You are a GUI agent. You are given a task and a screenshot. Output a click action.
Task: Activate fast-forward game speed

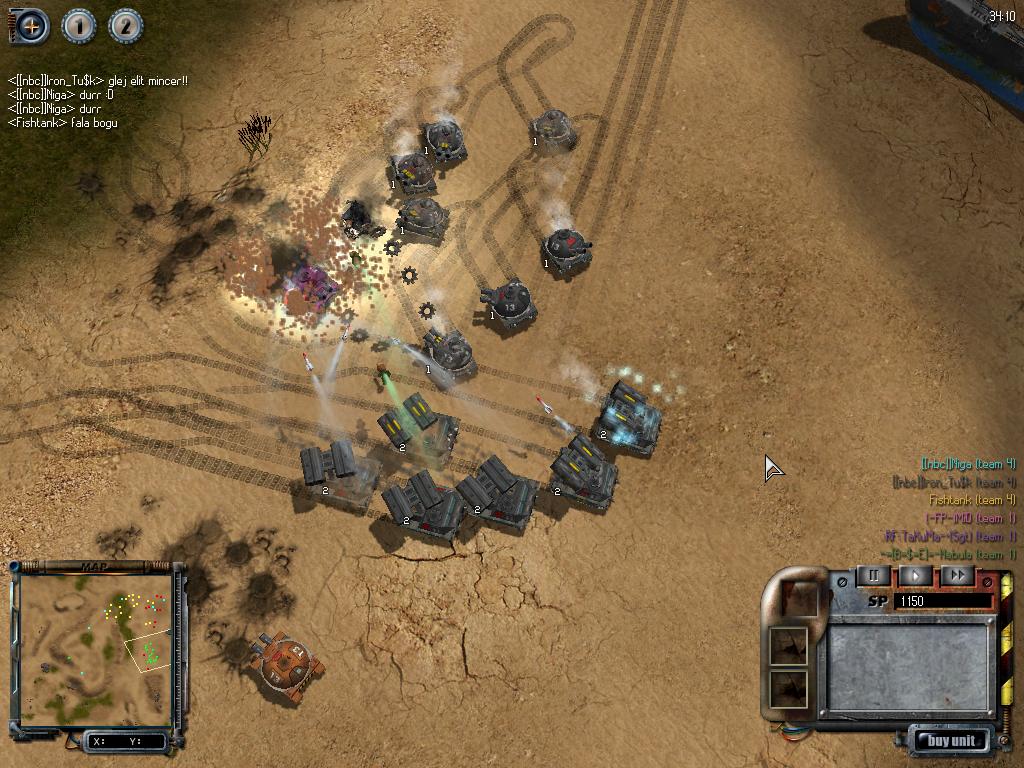pos(957,575)
